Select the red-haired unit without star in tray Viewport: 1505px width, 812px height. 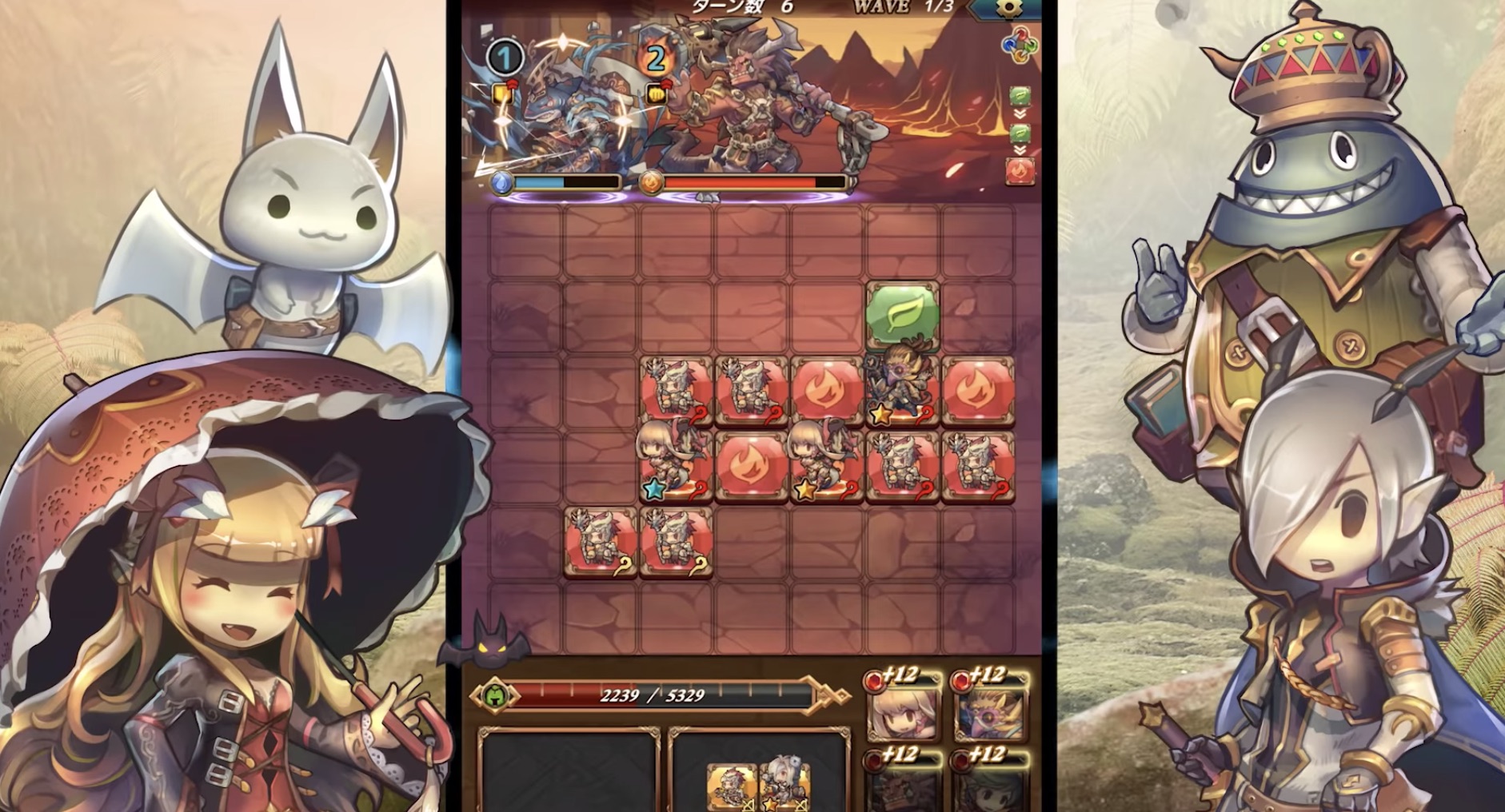click(732, 786)
